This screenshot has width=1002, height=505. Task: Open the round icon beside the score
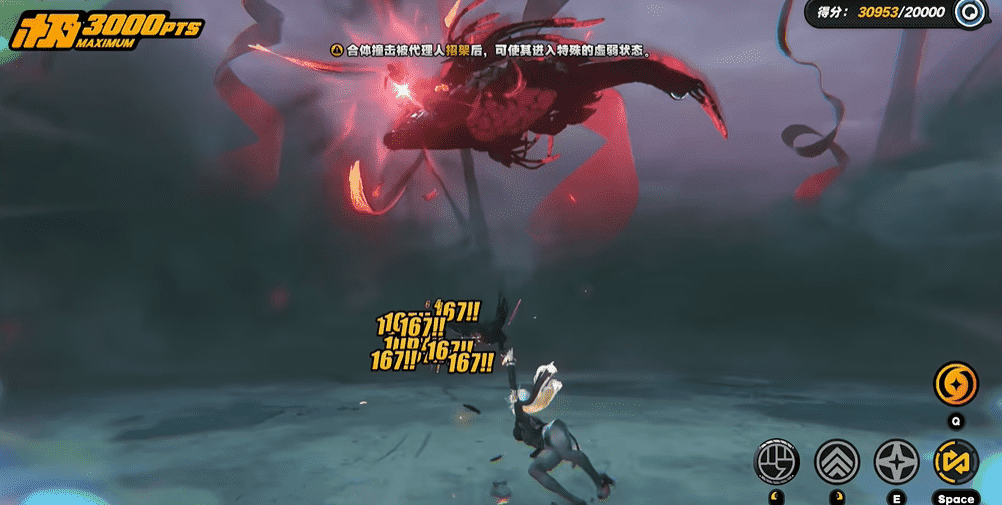point(968,13)
